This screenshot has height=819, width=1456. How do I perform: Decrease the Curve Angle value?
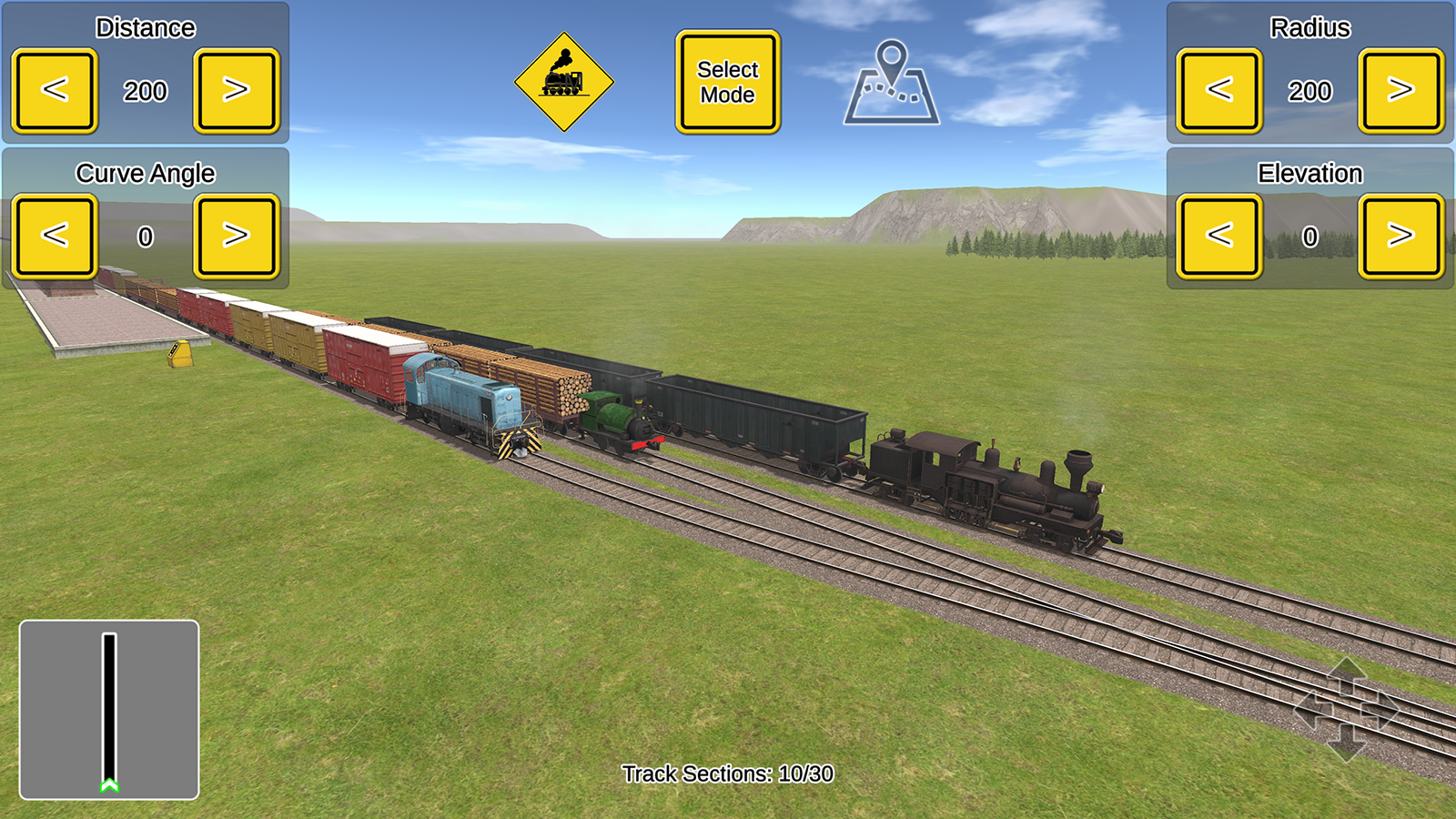[53, 235]
